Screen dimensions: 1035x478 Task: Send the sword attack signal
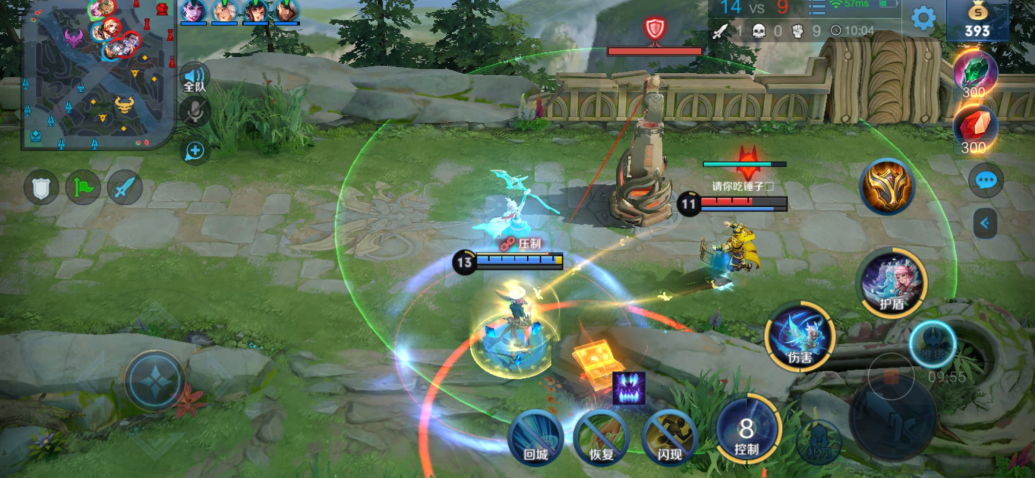[x=125, y=187]
